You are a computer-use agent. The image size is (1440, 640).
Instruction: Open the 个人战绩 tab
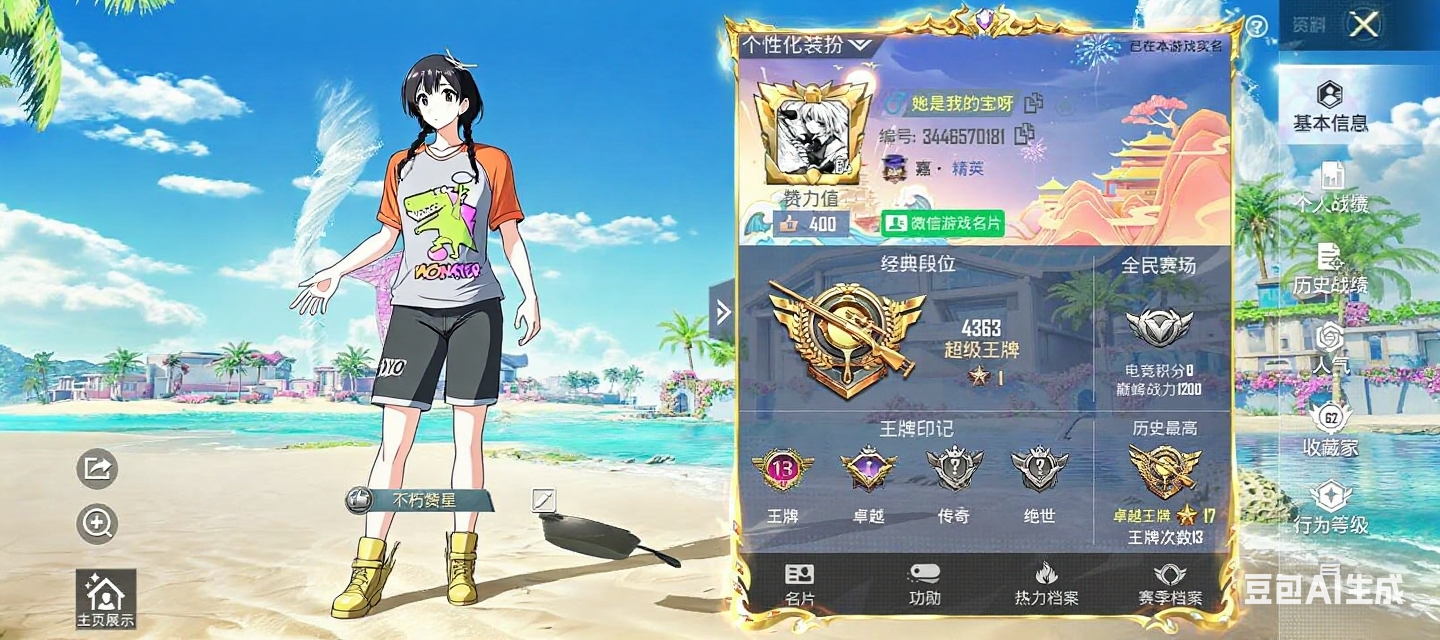click(x=1332, y=188)
